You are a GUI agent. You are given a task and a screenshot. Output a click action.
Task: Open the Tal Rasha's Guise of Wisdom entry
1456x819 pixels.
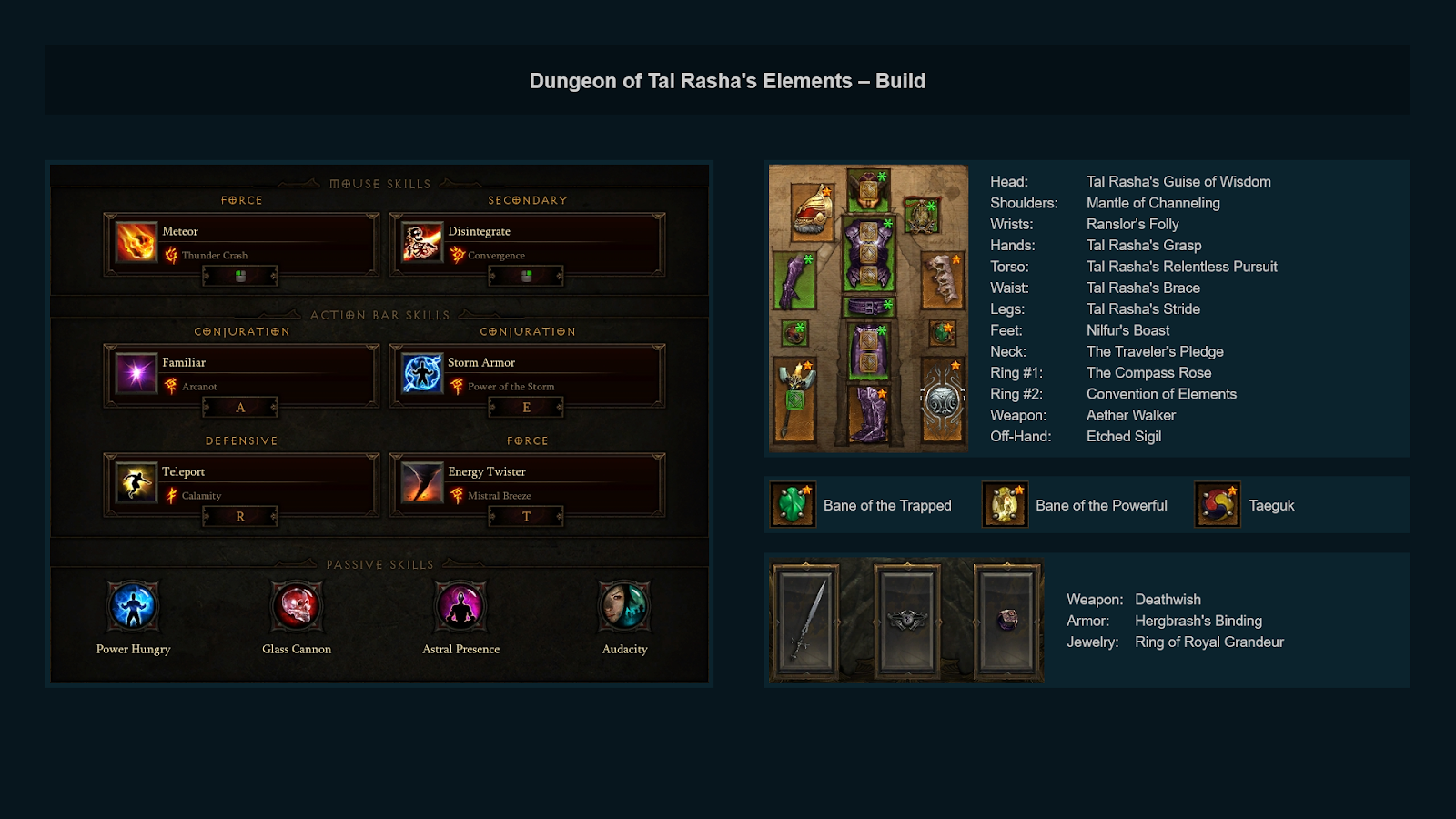[1178, 181]
